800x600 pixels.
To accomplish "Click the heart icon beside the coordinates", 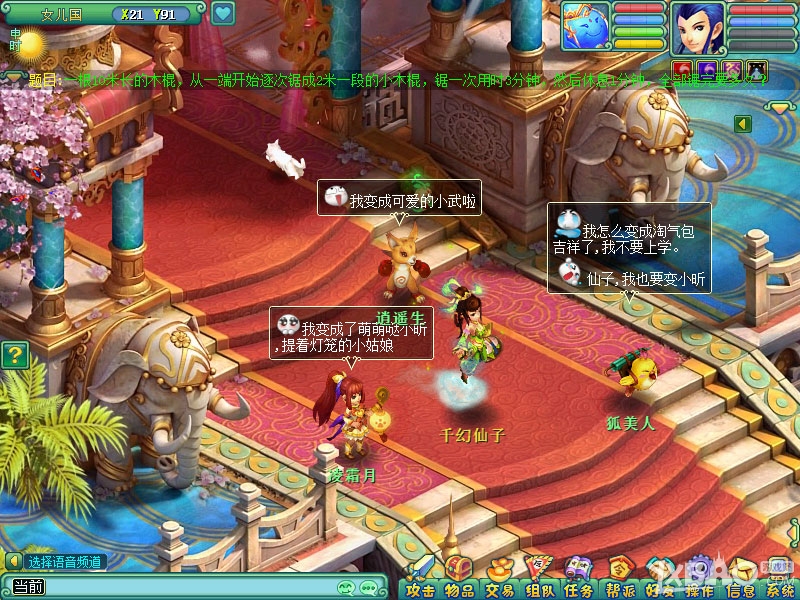I will click(x=223, y=14).
